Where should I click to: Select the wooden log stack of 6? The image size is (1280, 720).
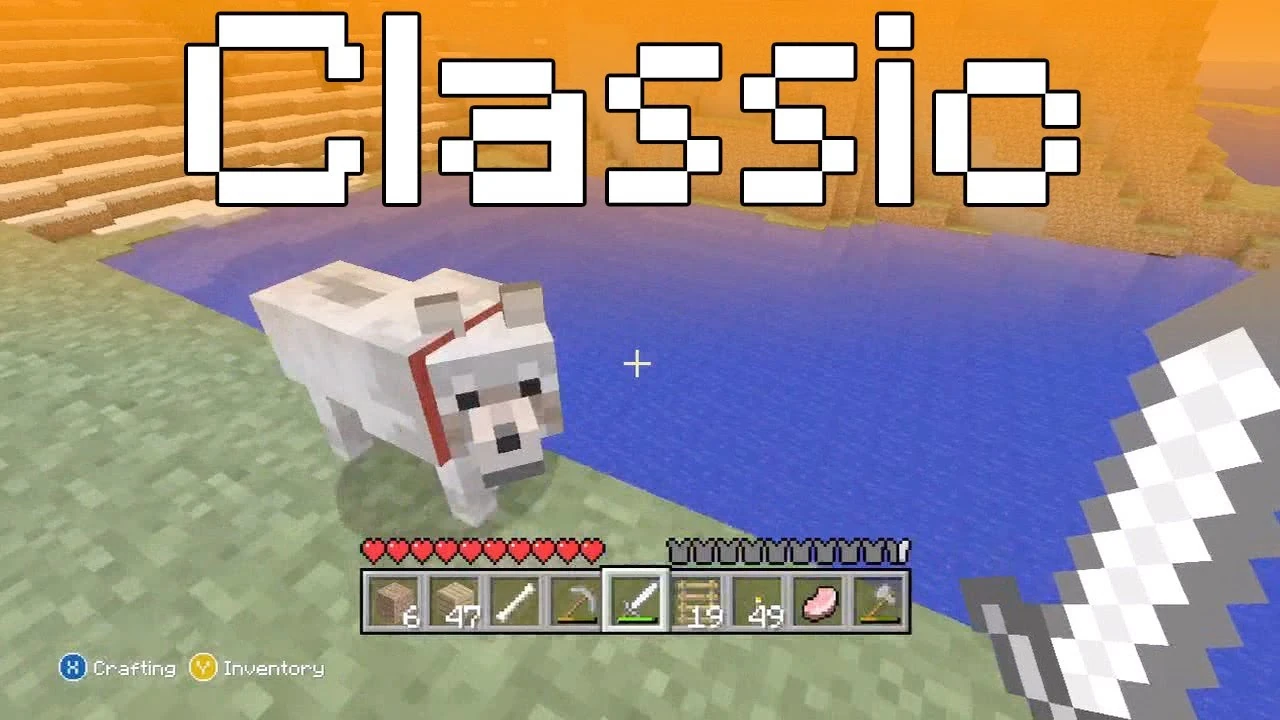(x=390, y=600)
